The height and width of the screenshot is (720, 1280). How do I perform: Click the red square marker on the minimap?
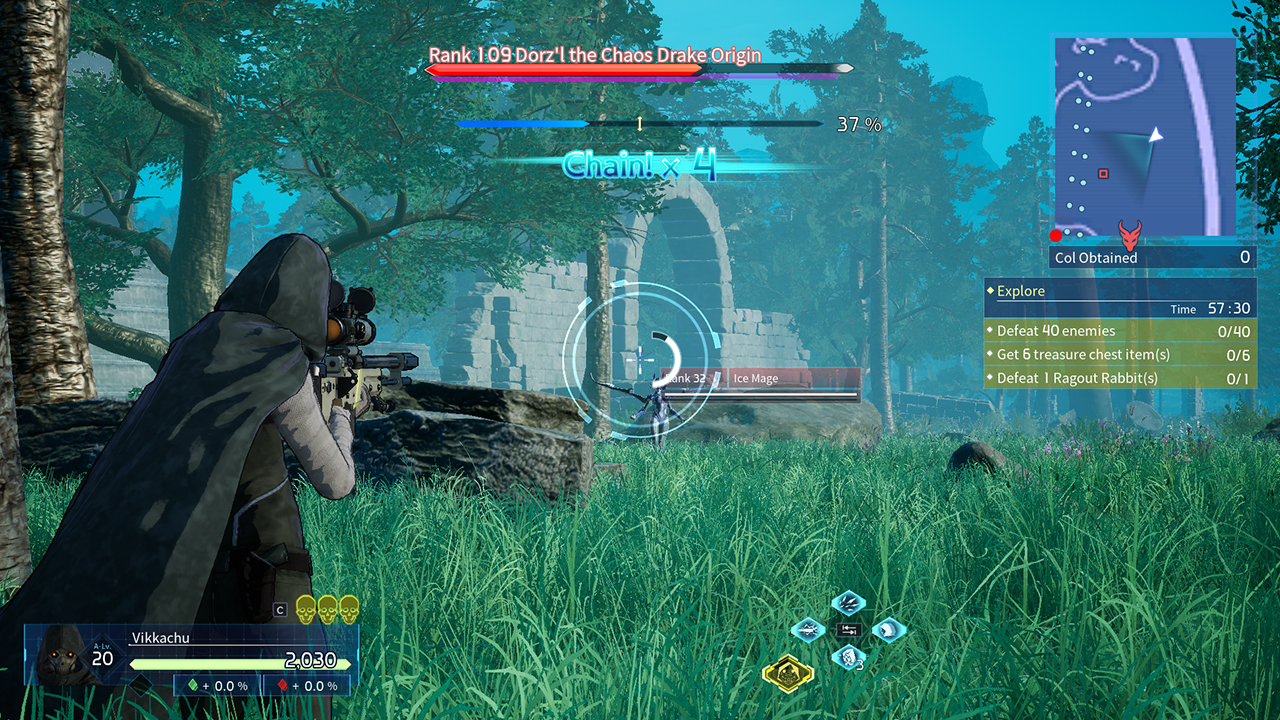click(x=1103, y=174)
